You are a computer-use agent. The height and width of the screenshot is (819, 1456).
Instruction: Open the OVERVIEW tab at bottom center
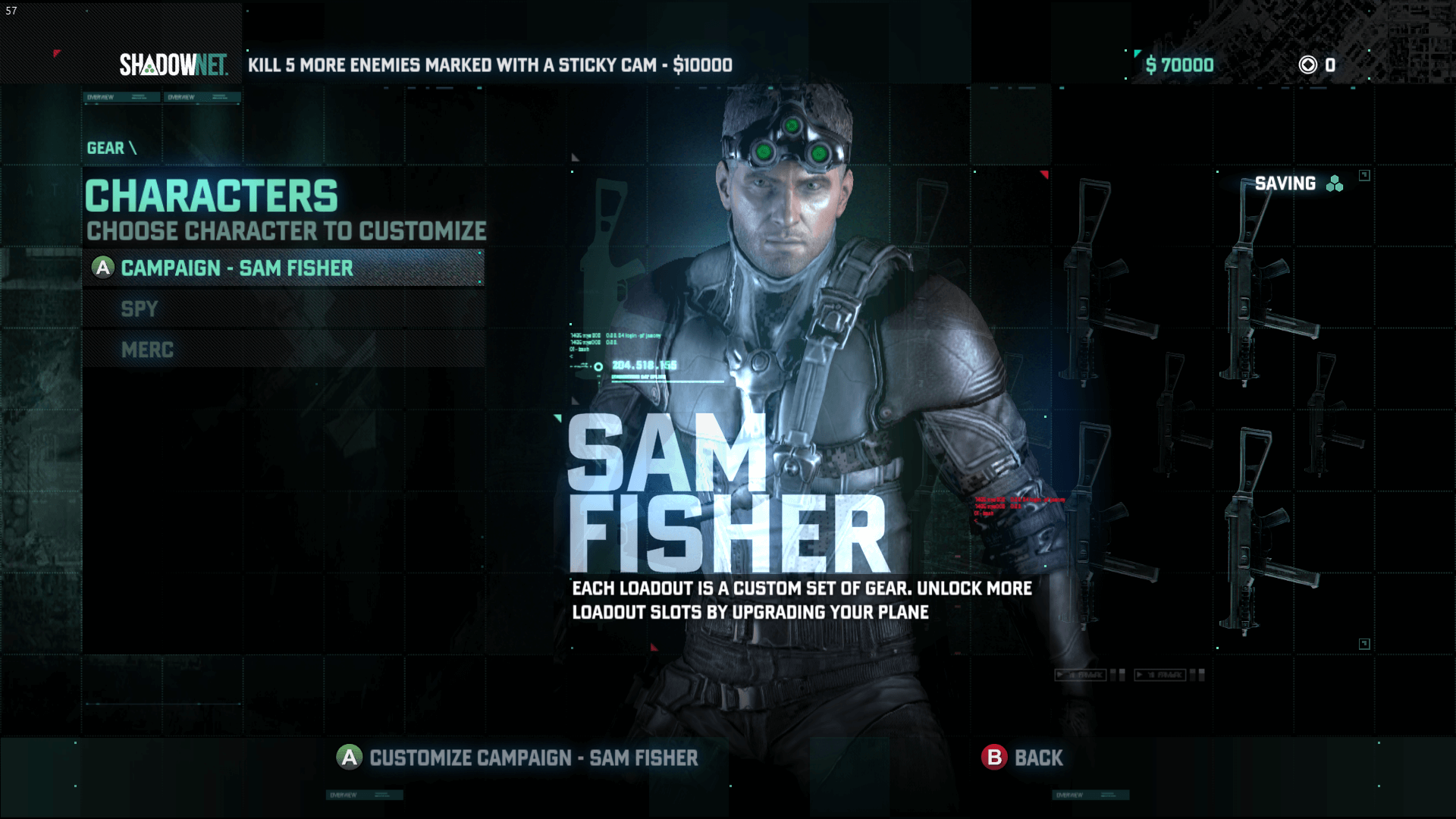(x=365, y=795)
